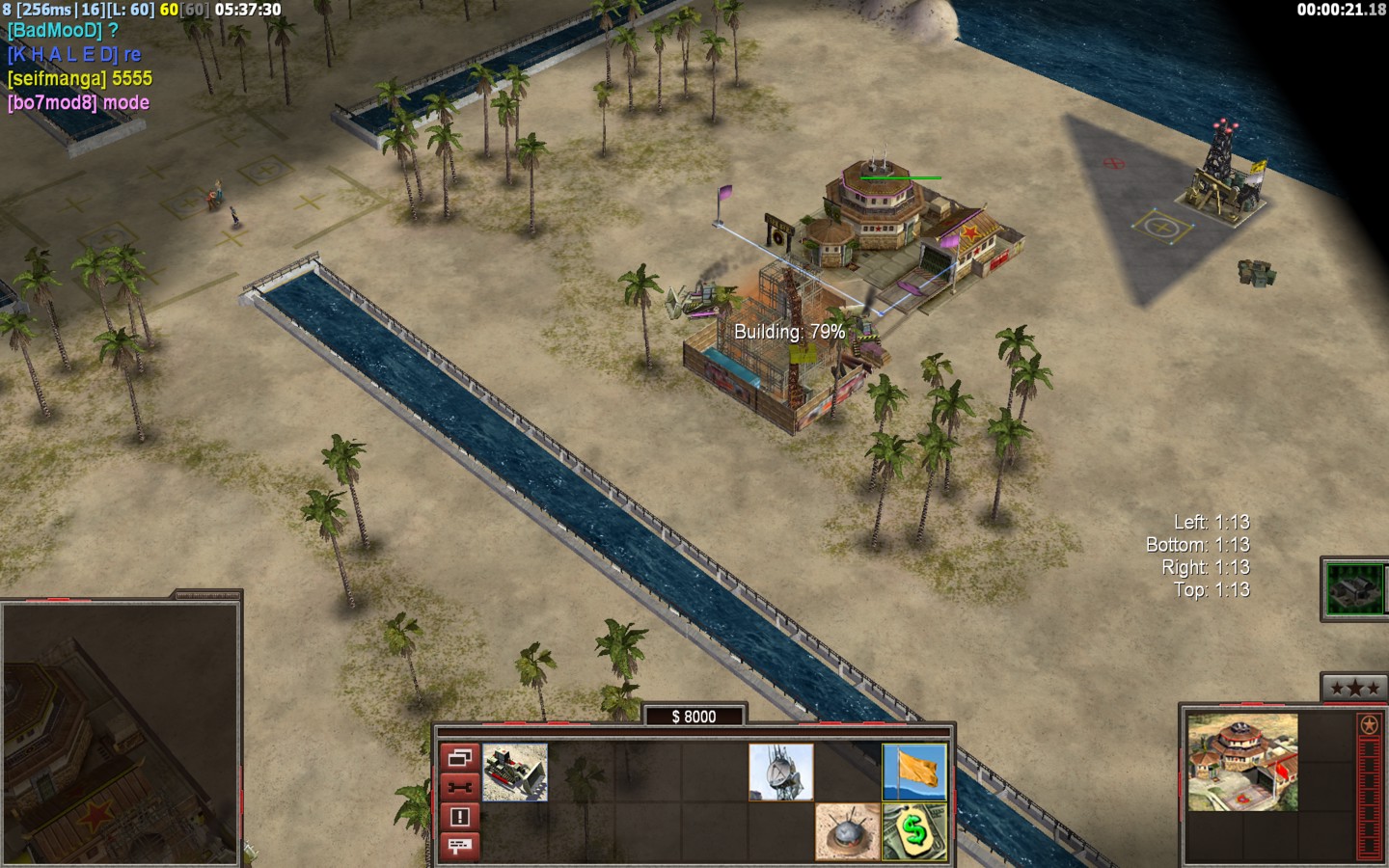Viewport: 1389px width, 868px height.
Task: Select the radar dish upgrade icon
Action: (781, 772)
